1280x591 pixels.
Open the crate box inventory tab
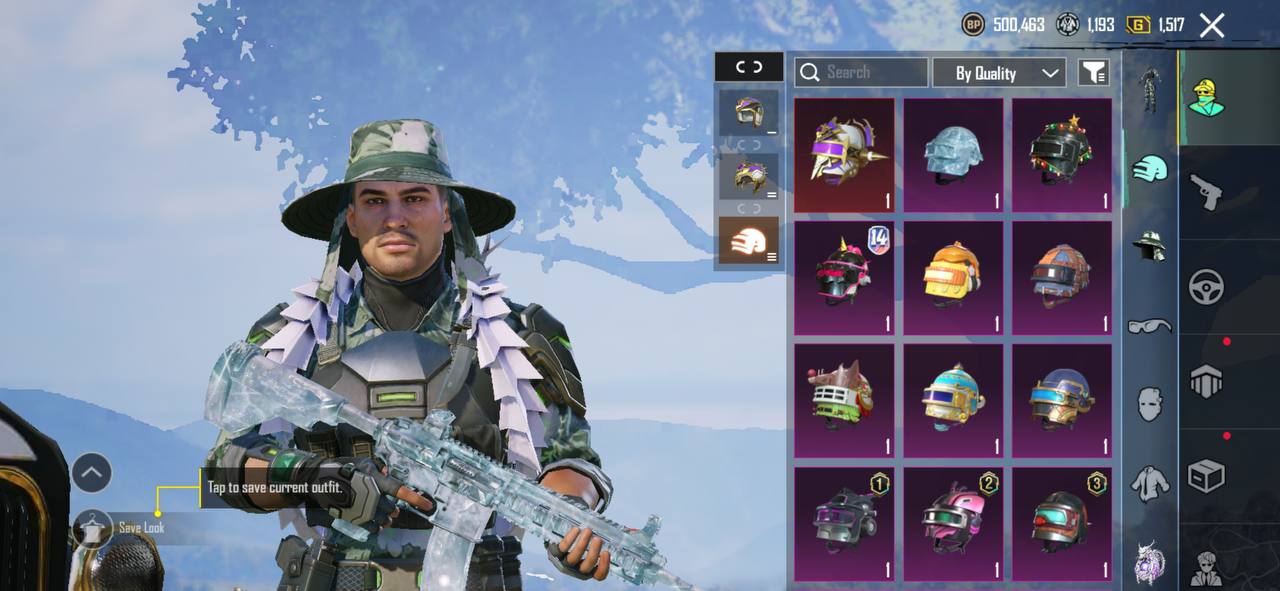(1207, 477)
